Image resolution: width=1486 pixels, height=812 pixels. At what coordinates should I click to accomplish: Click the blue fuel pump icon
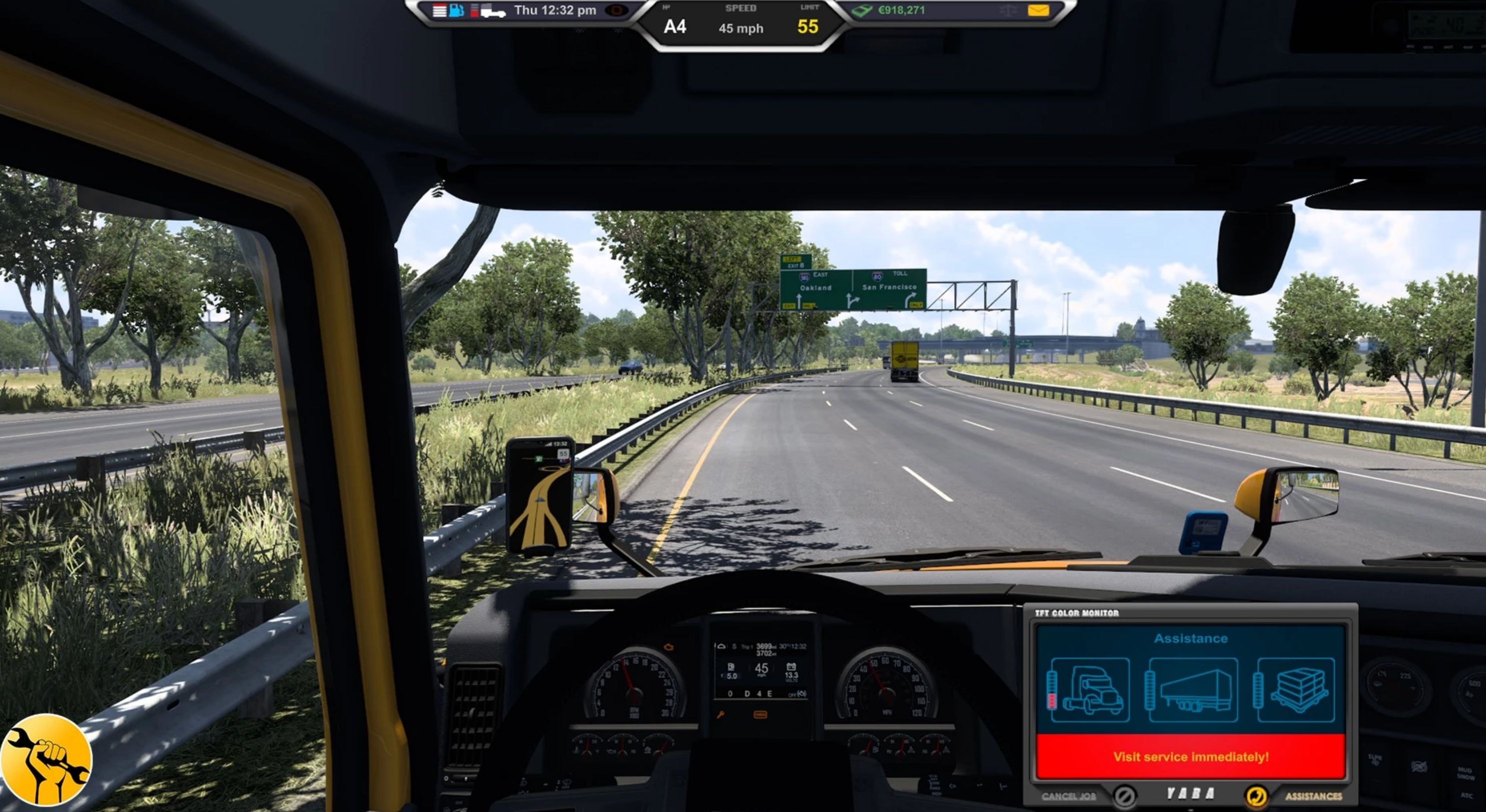[x=456, y=11]
